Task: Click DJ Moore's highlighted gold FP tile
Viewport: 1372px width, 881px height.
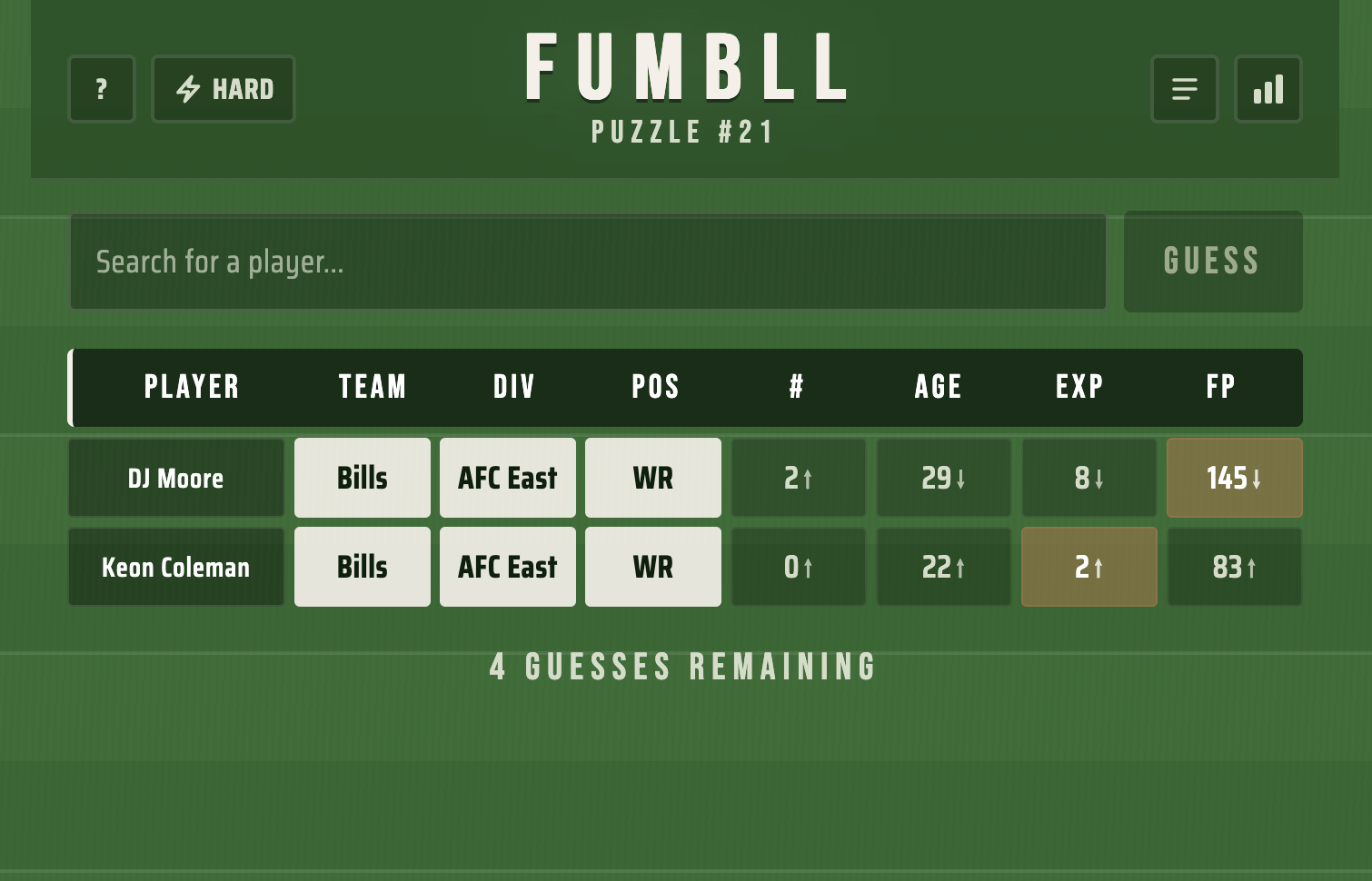Action: click(x=1234, y=478)
